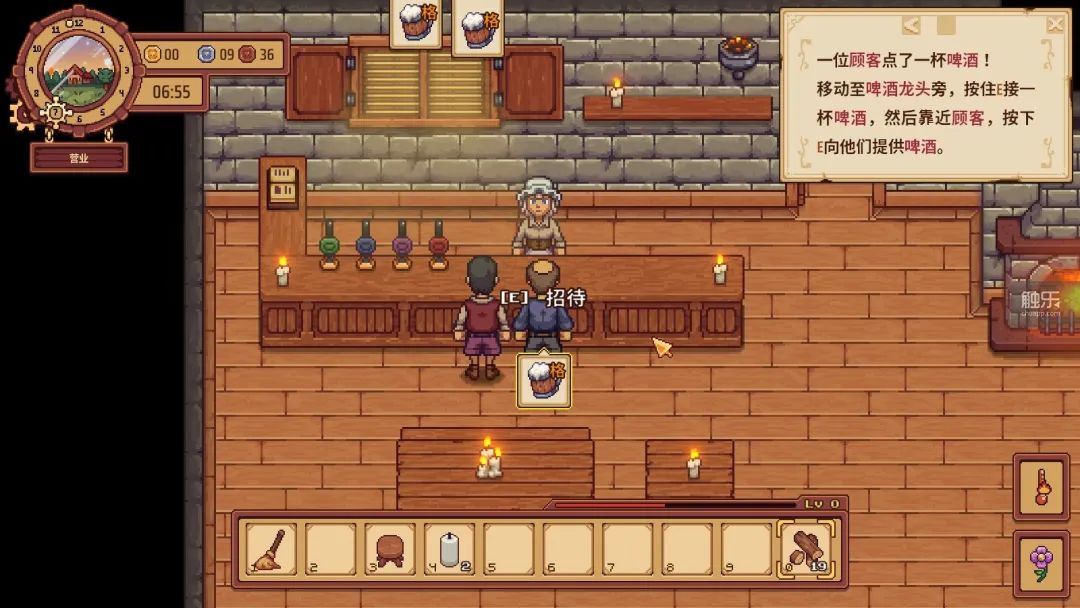Pick the wood logs hotbar slot
The width and height of the screenshot is (1080, 608).
806,549
